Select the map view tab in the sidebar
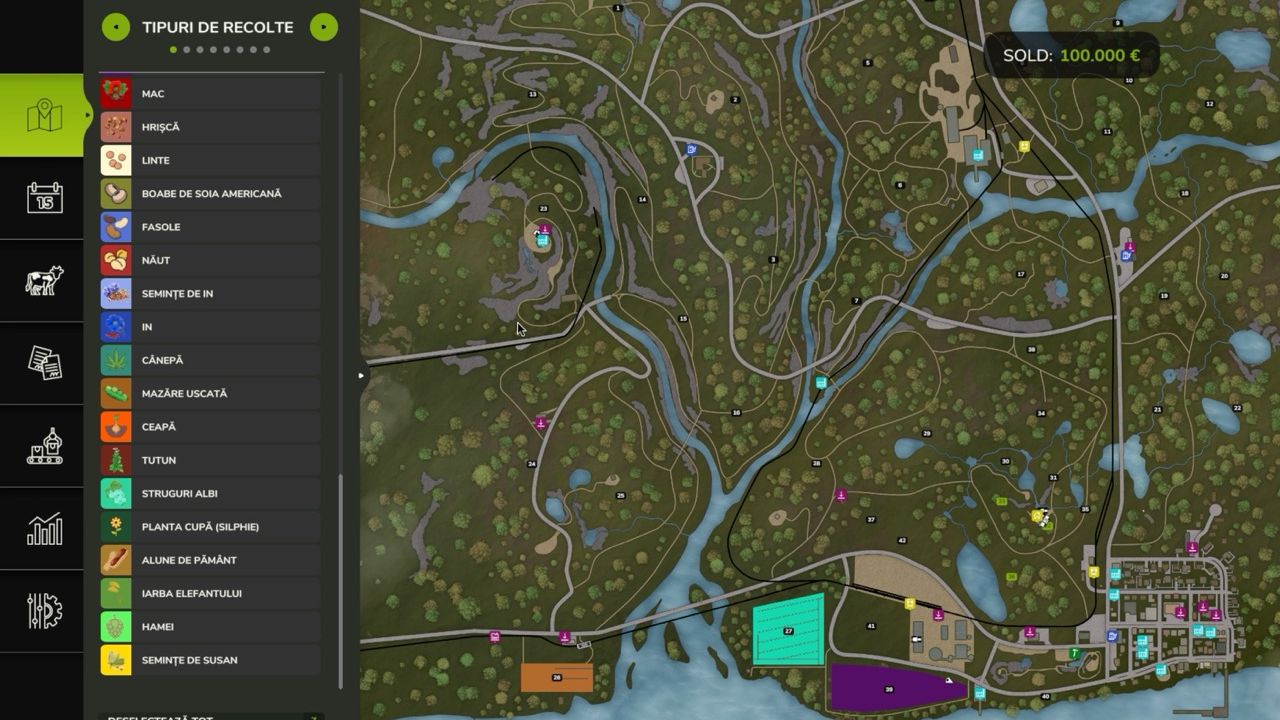1280x720 pixels. [42, 115]
